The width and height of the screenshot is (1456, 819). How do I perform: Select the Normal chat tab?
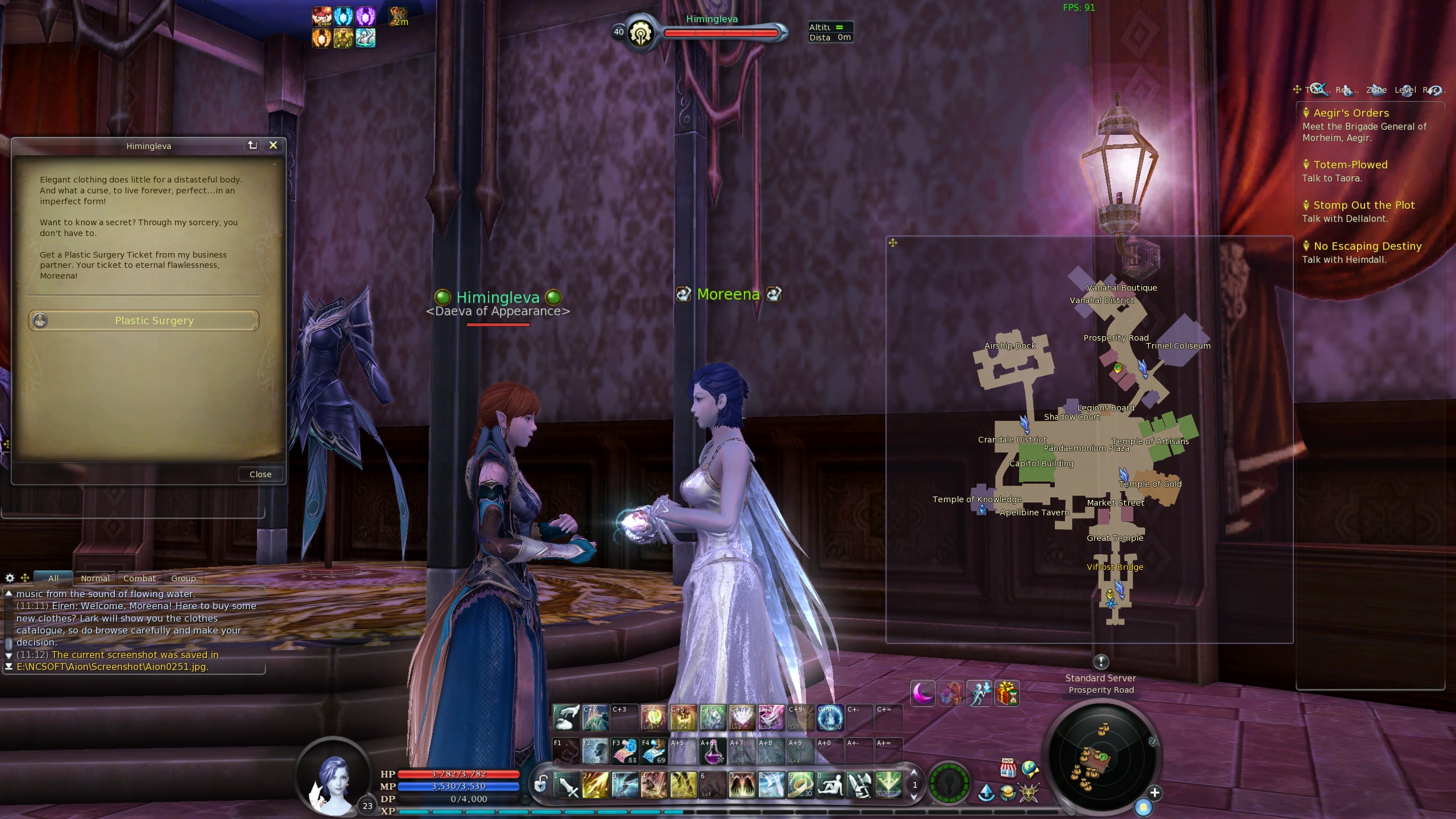tap(95, 578)
